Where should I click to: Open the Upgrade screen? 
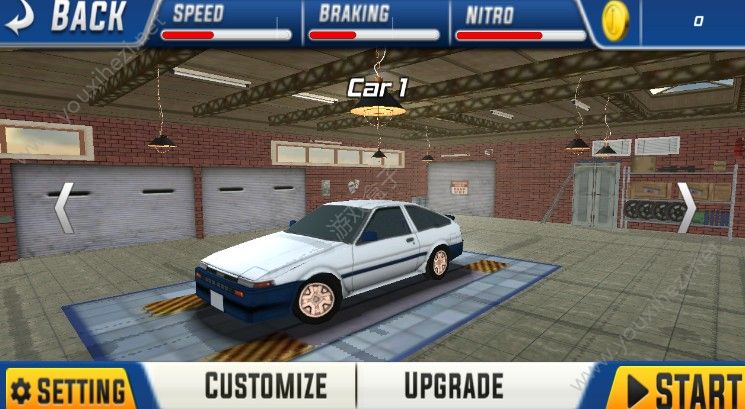(453, 385)
